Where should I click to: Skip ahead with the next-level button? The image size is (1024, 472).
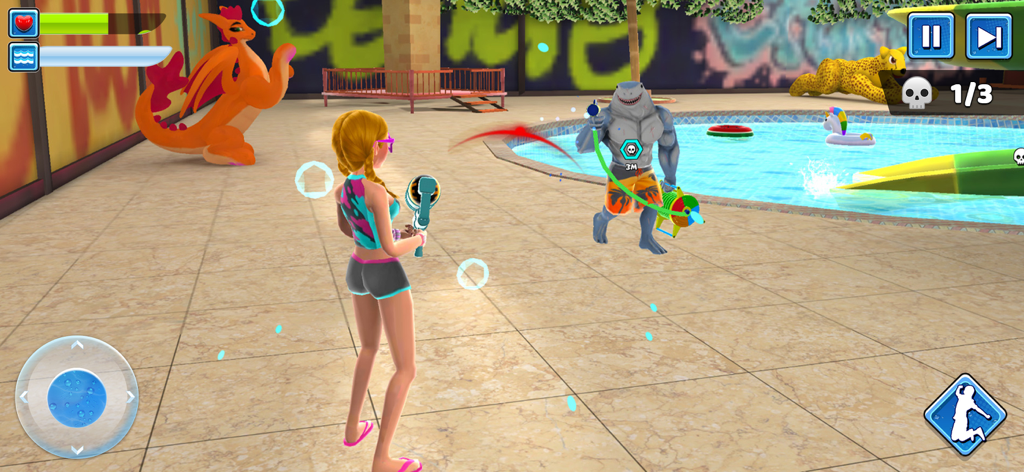tap(988, 37)
